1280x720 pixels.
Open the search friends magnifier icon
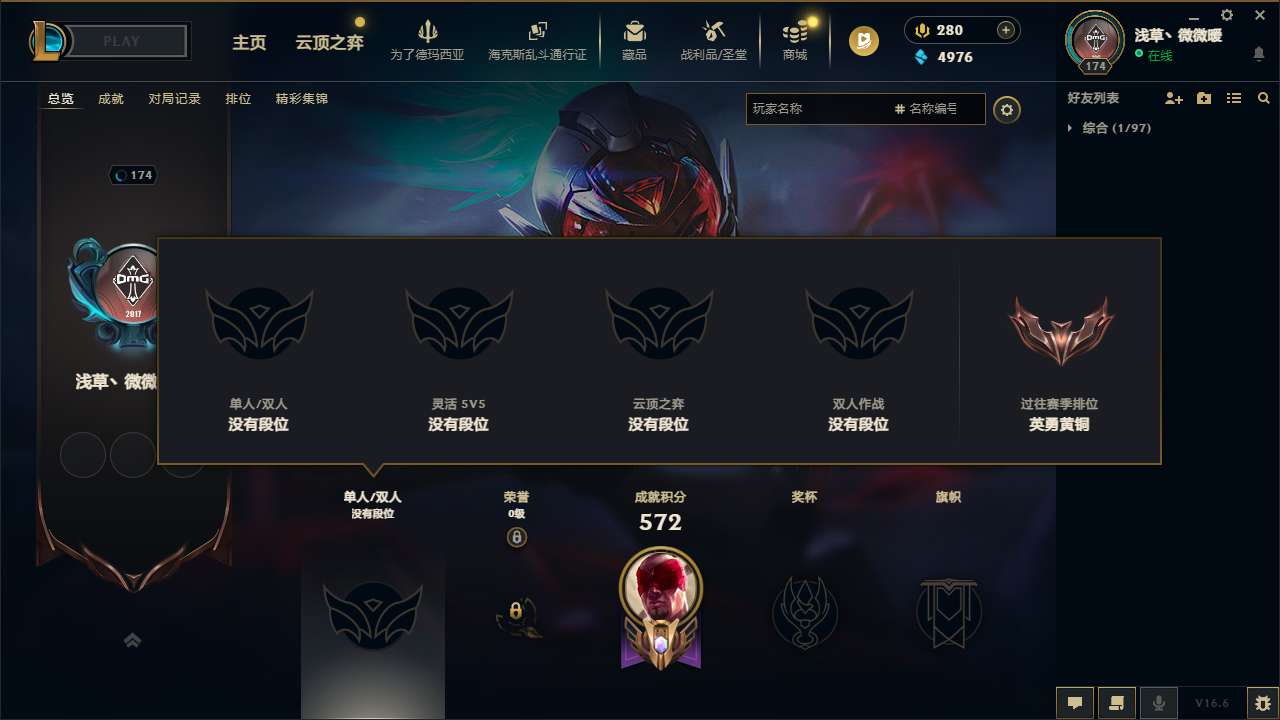point(1264,98)
